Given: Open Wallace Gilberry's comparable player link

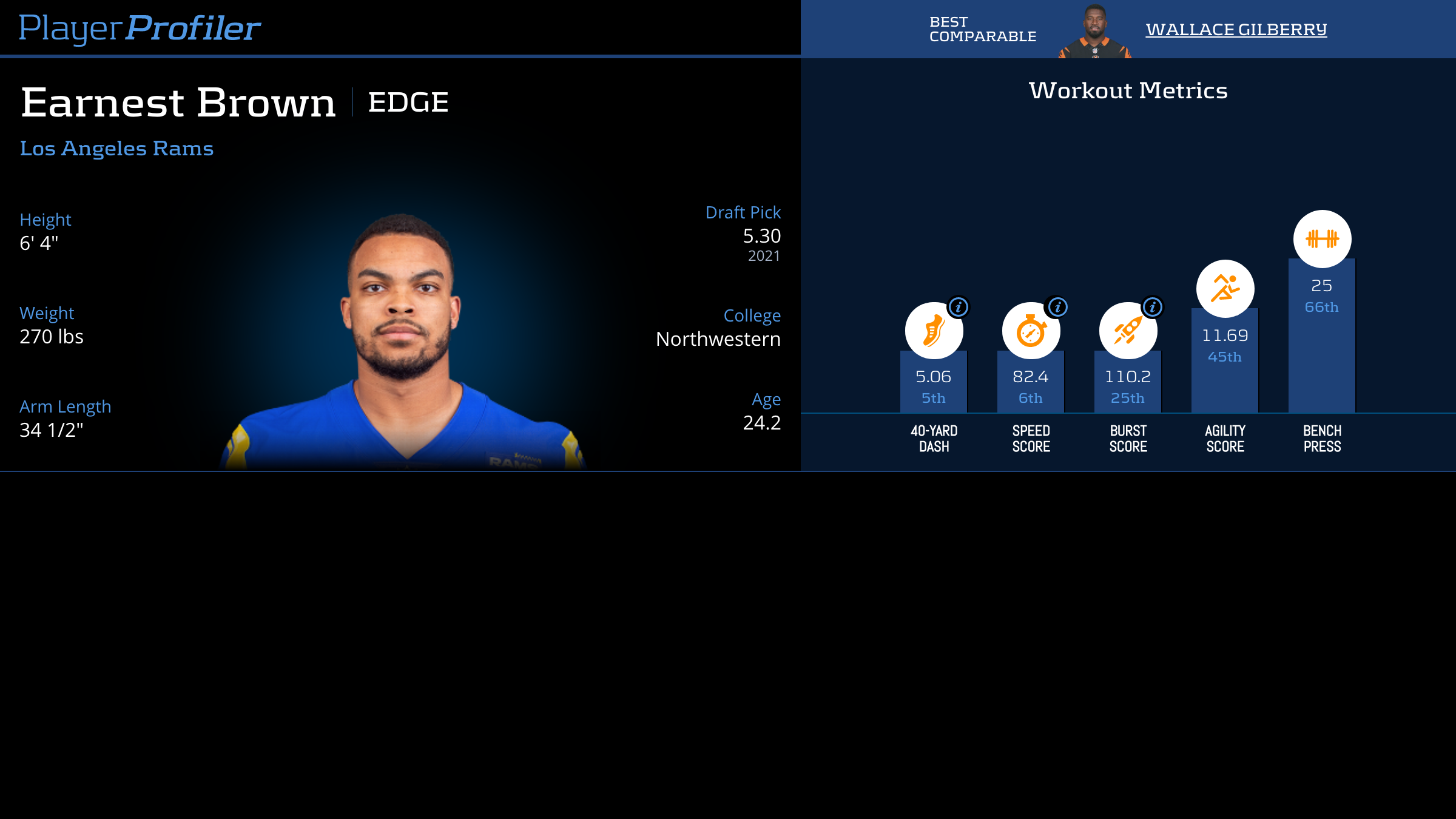Looking at the screenshot, I should pos(1236,29).
